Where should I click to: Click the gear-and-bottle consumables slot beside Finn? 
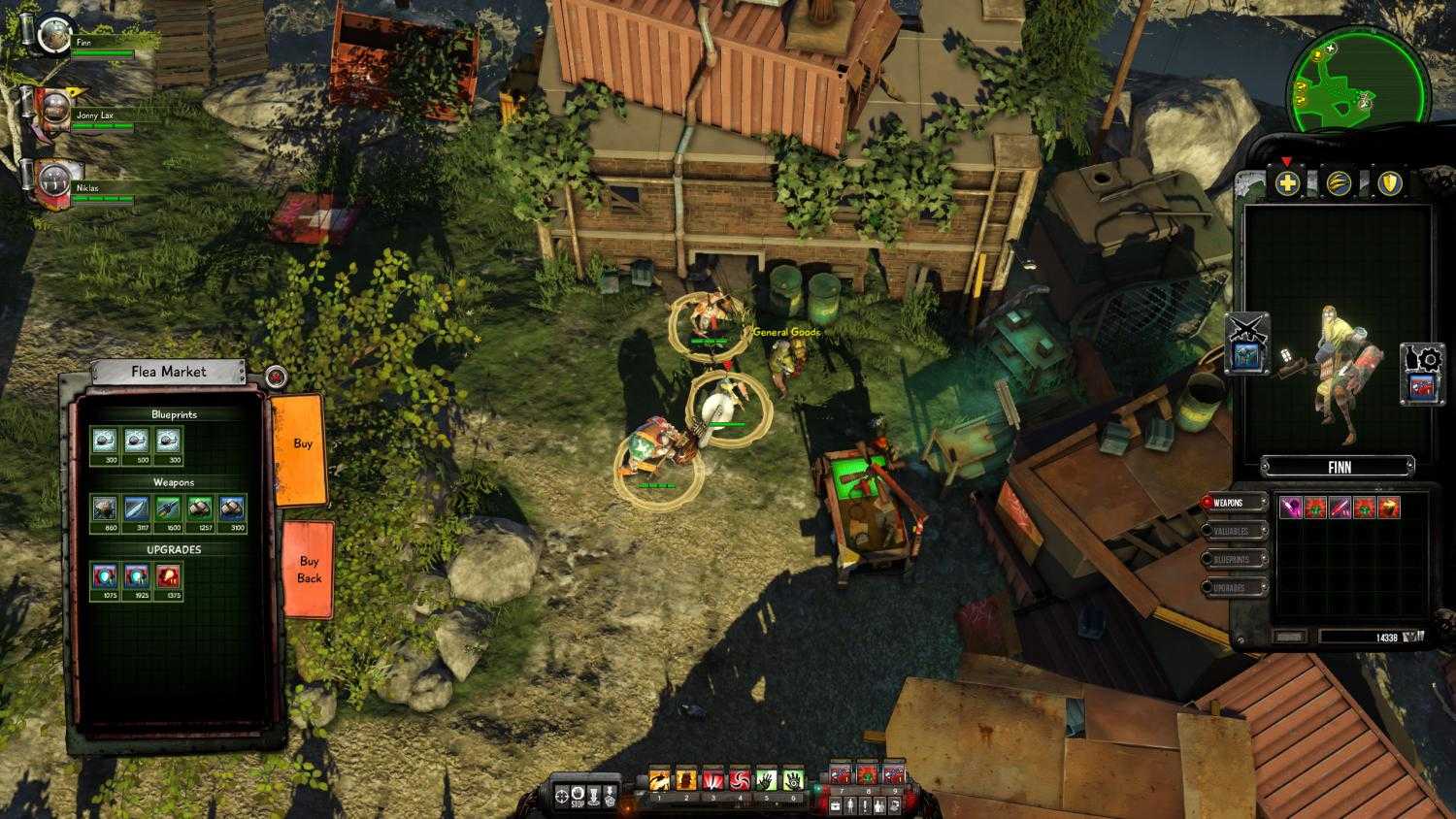click(x=1420, y=371)
